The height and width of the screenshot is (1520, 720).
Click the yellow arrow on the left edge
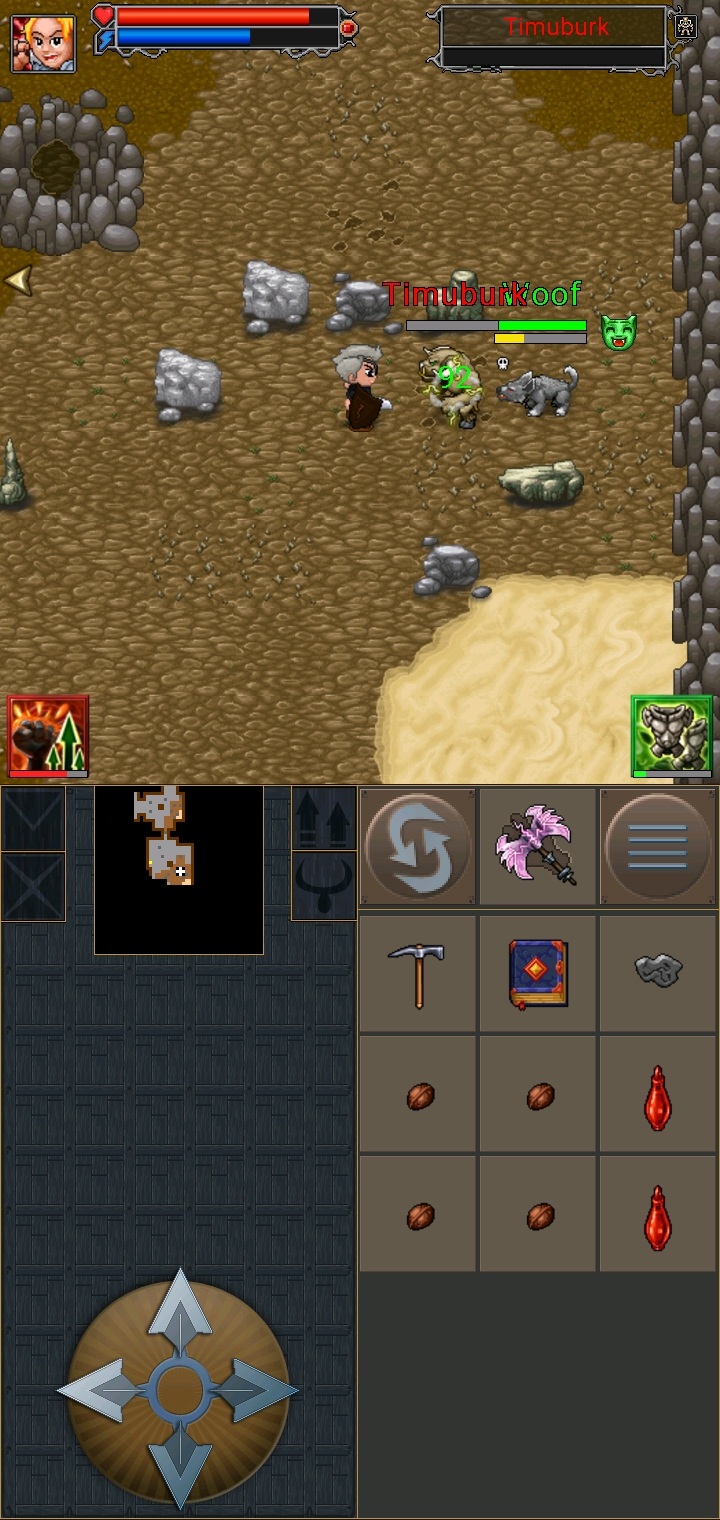pyautogui.click(x=17, y=281)
